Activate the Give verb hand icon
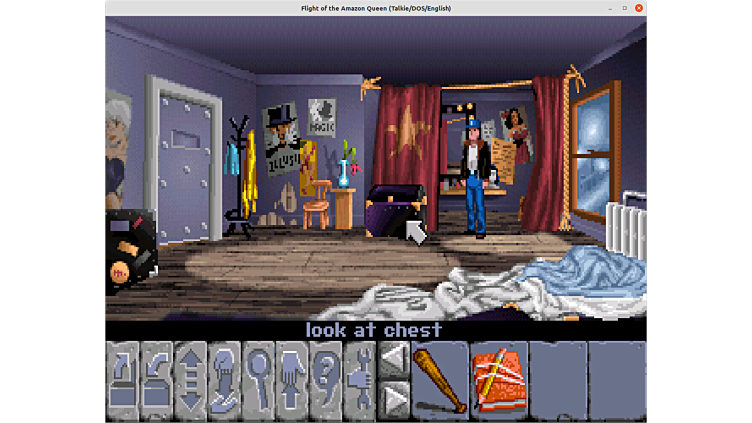The height and width of the screenshot is (423, 752). [x=225, y=381]
